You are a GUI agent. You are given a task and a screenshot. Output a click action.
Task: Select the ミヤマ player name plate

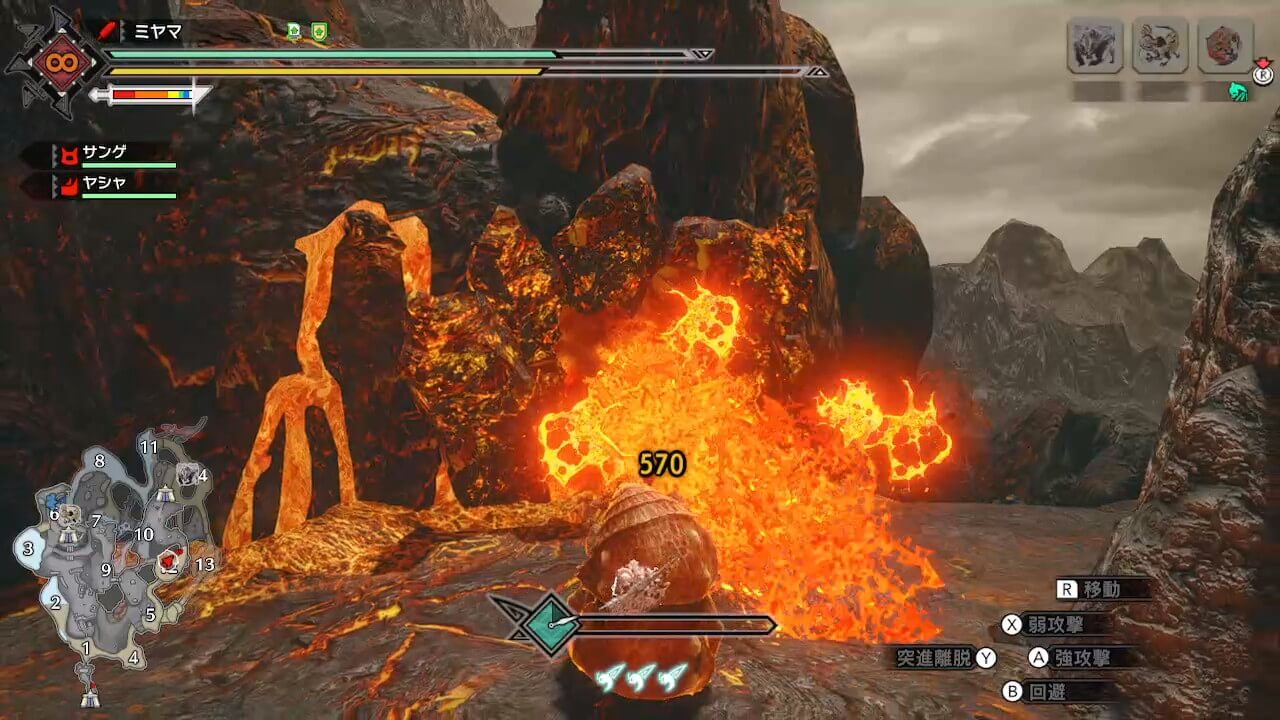[x=157, y=31]
